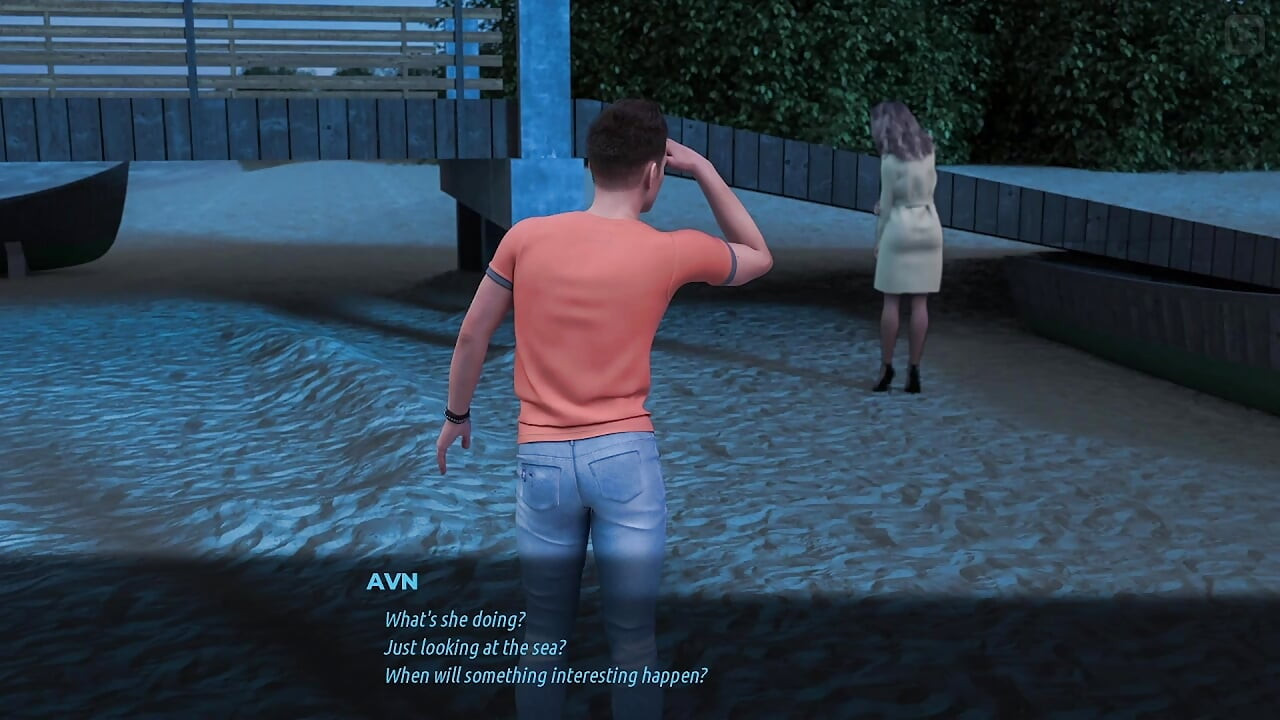Click the dialogue line "What's she doing?"

click(x=453, y=618)
